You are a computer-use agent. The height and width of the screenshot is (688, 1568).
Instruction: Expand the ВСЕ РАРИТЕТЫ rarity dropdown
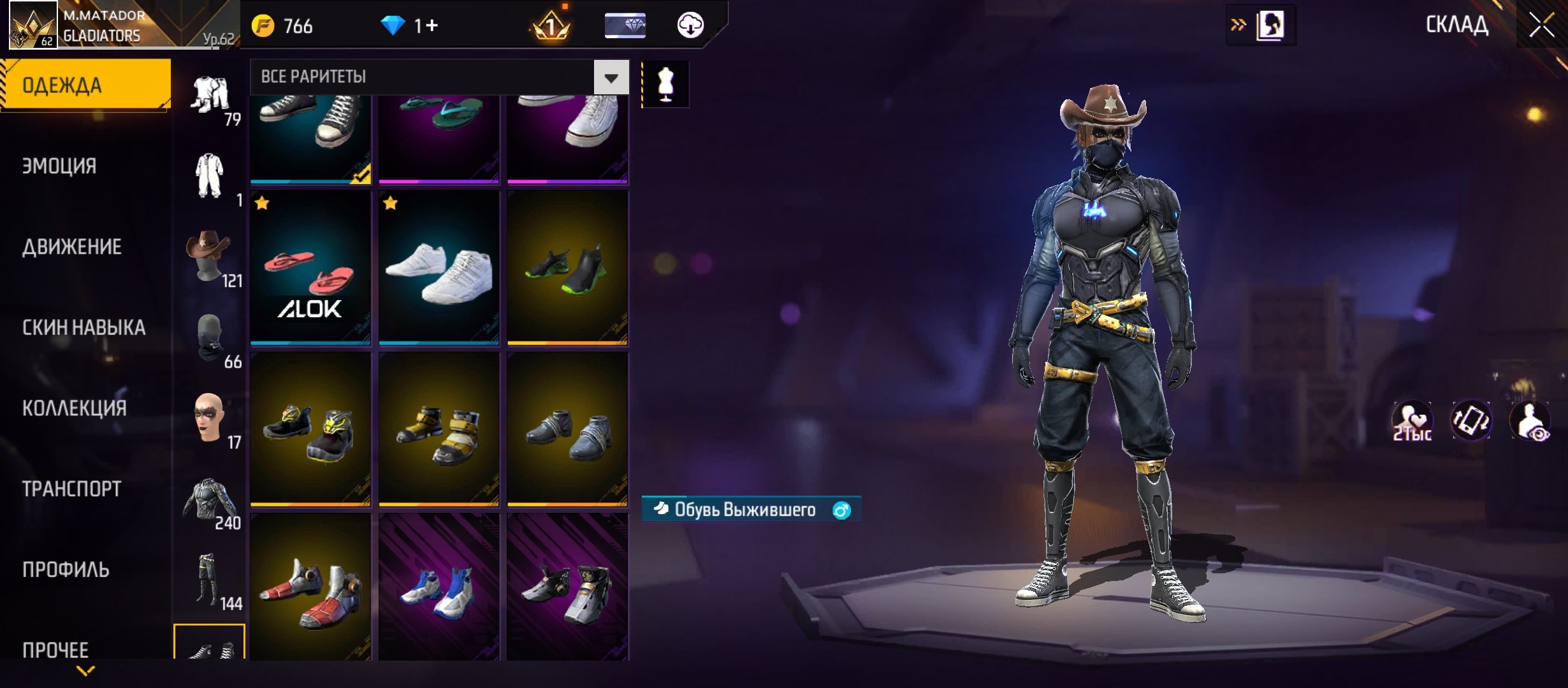(x=611, y=78)
